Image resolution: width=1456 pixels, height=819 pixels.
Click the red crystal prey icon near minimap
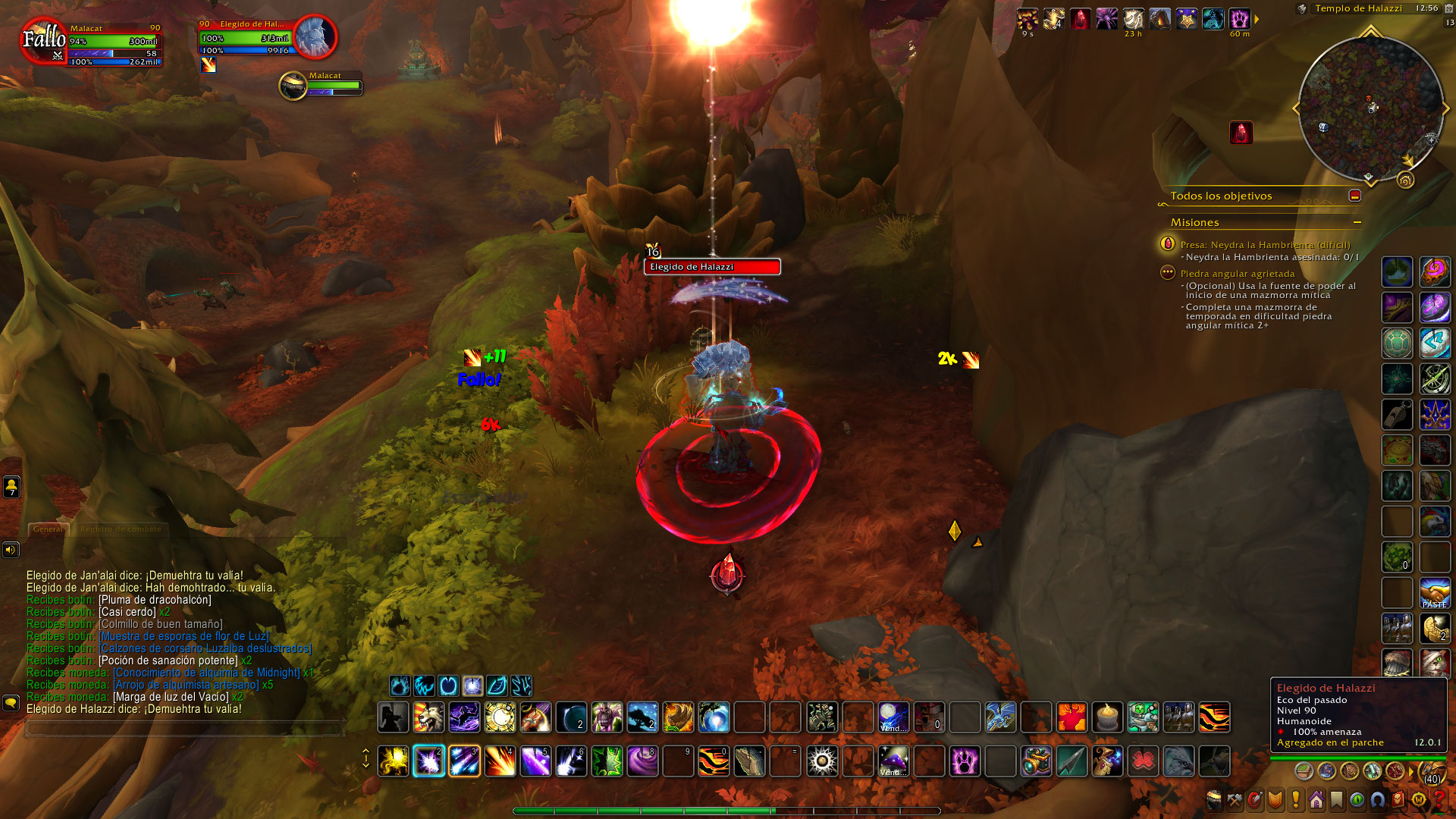(x=1241, y=133)
